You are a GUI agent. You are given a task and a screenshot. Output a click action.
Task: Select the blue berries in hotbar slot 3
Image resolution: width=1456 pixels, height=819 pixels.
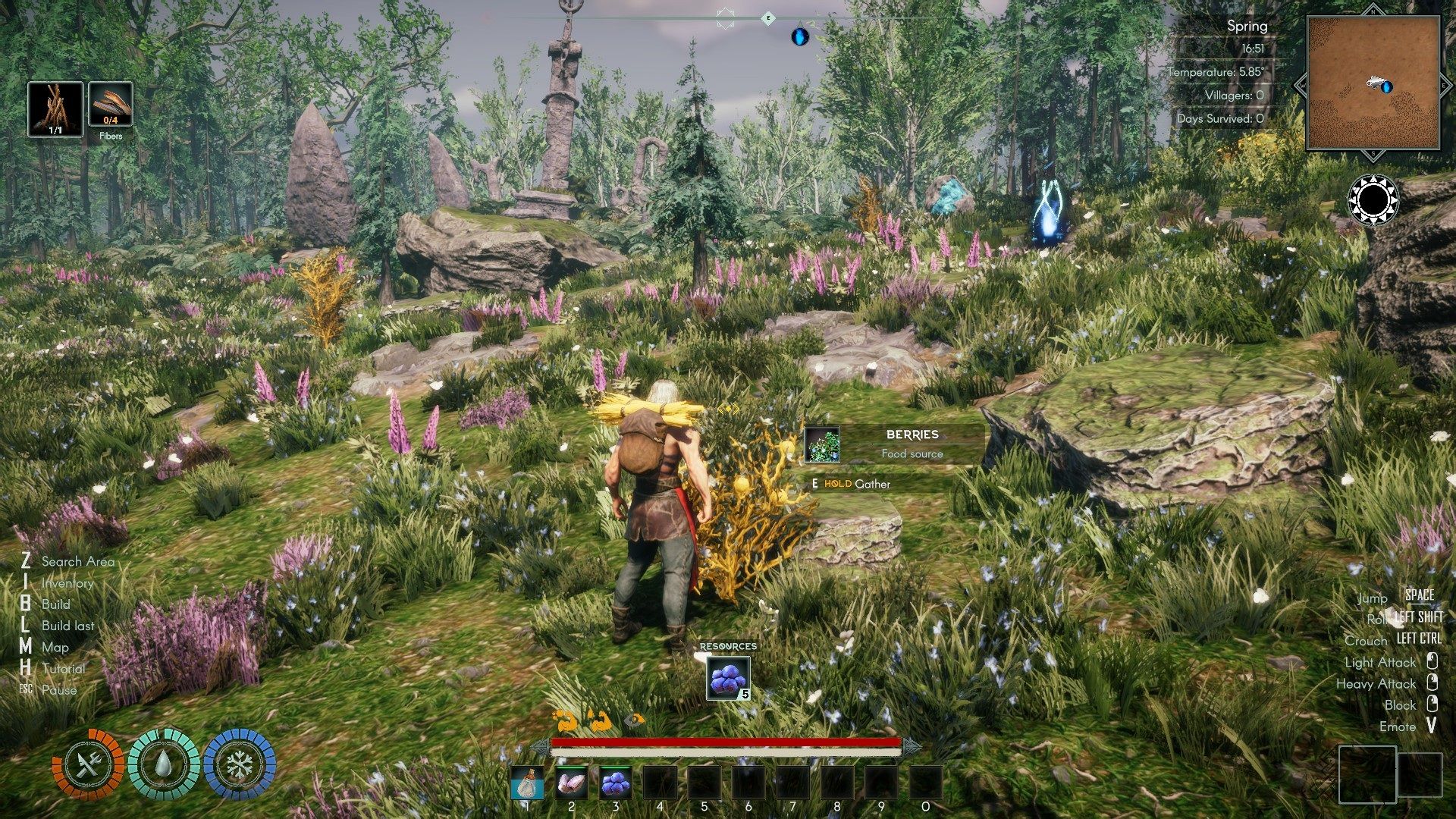(x=616, y=783)
